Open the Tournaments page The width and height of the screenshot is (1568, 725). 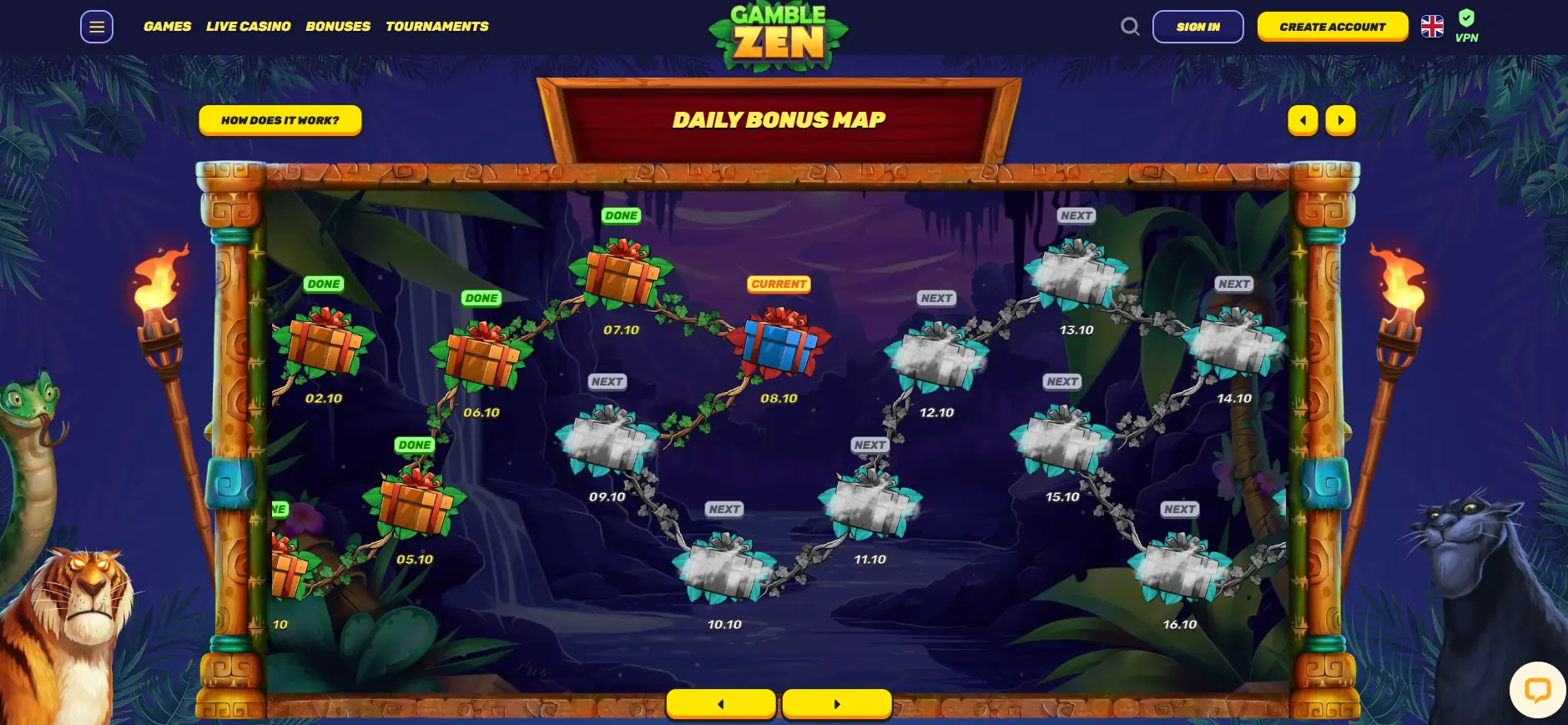436,27
